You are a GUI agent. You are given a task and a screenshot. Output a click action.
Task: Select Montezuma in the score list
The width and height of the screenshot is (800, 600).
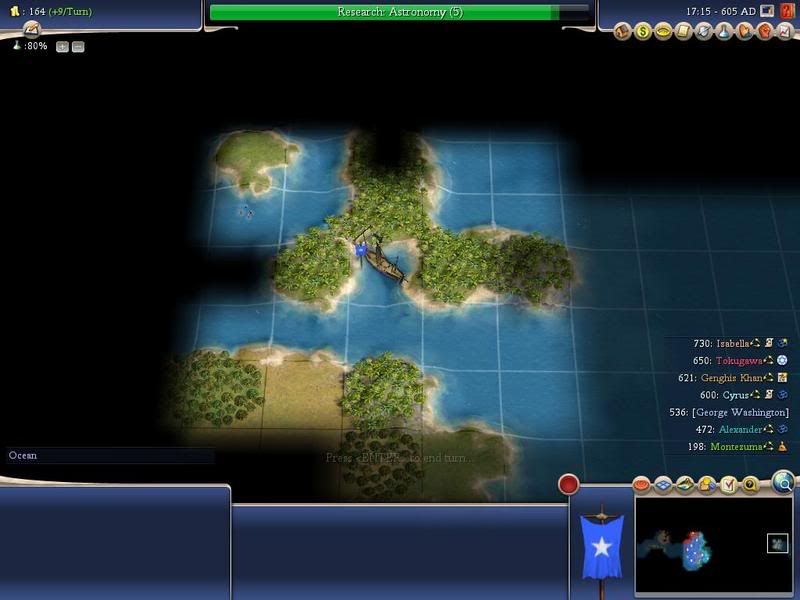(x=742, y=447)
